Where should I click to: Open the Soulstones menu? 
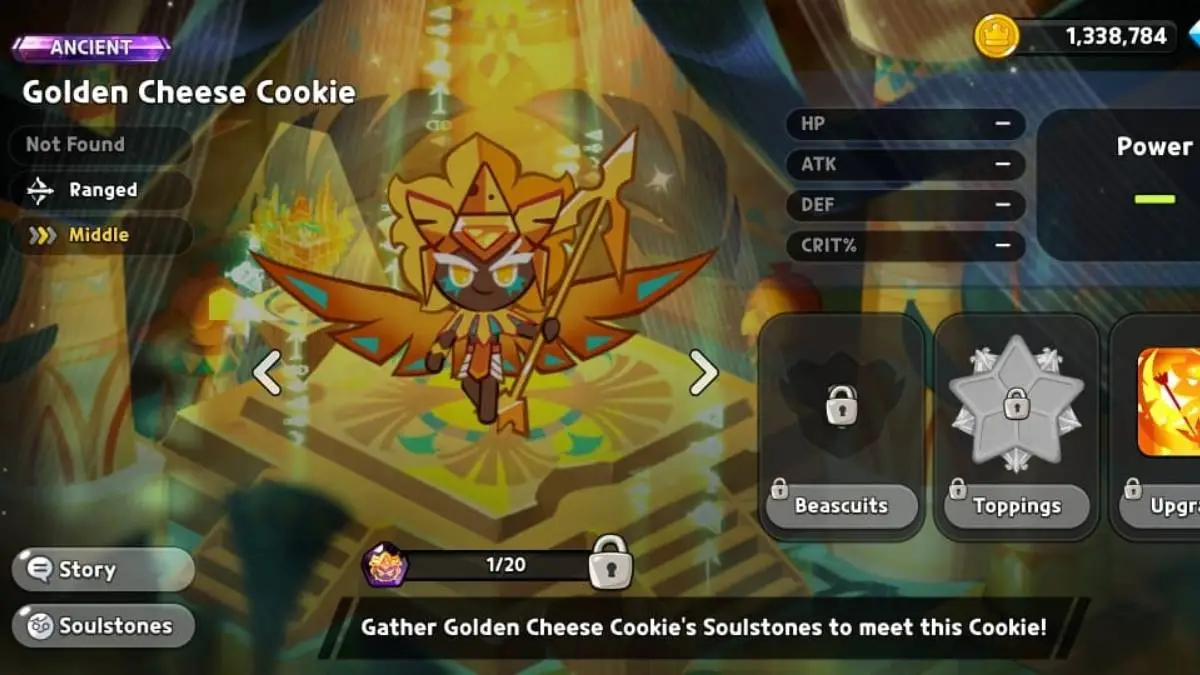[102, 626]
